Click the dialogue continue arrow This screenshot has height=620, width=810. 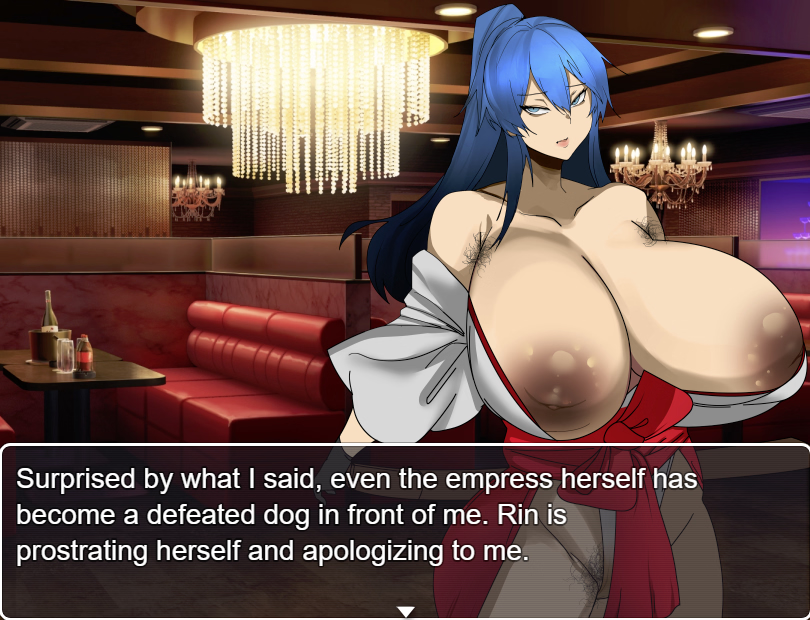pyautogui.click(x=405, y=611)
